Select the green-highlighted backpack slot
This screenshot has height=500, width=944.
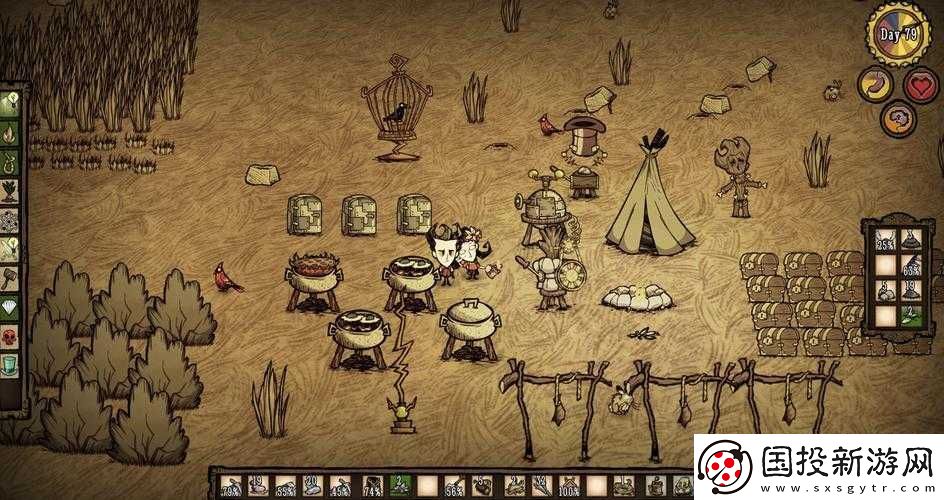point(911,316)
